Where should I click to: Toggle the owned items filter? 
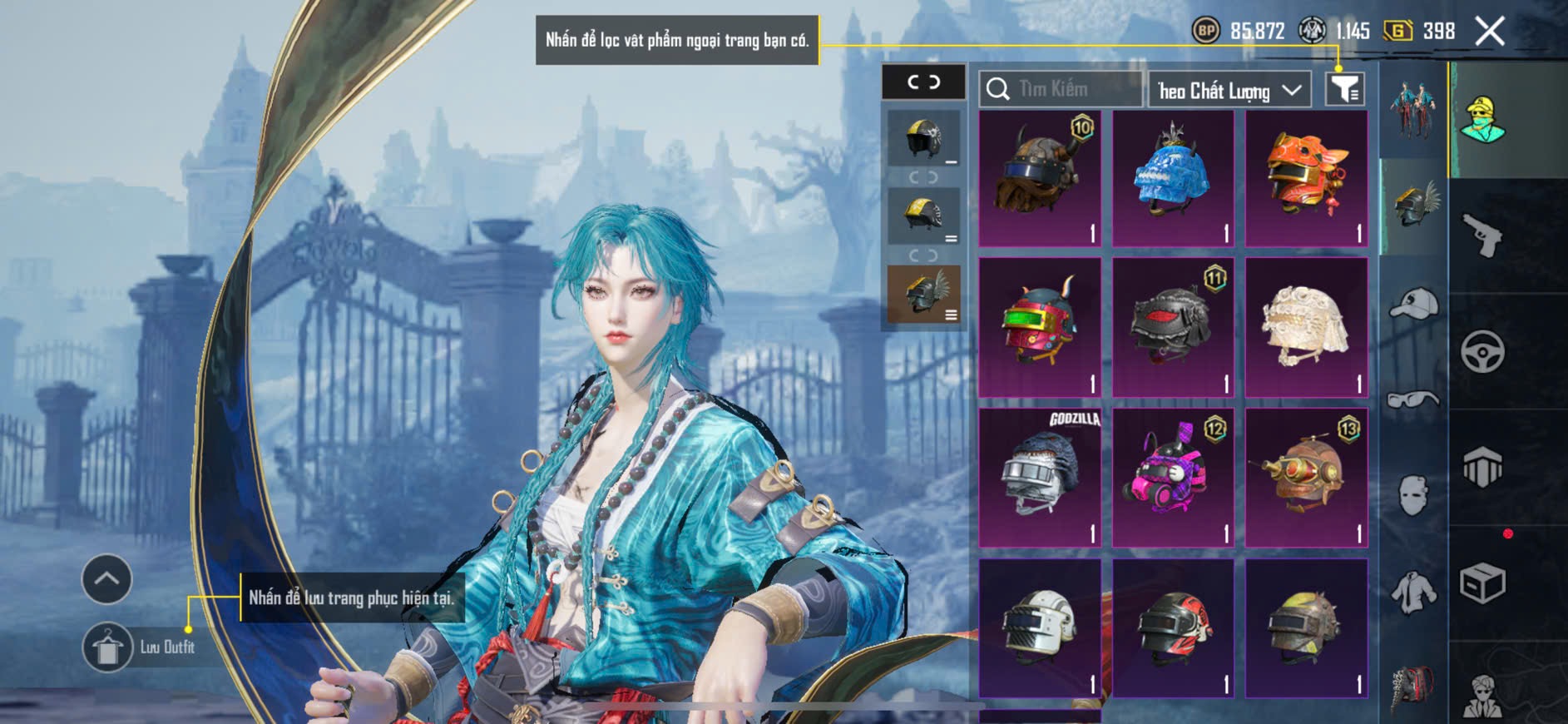1344,88
